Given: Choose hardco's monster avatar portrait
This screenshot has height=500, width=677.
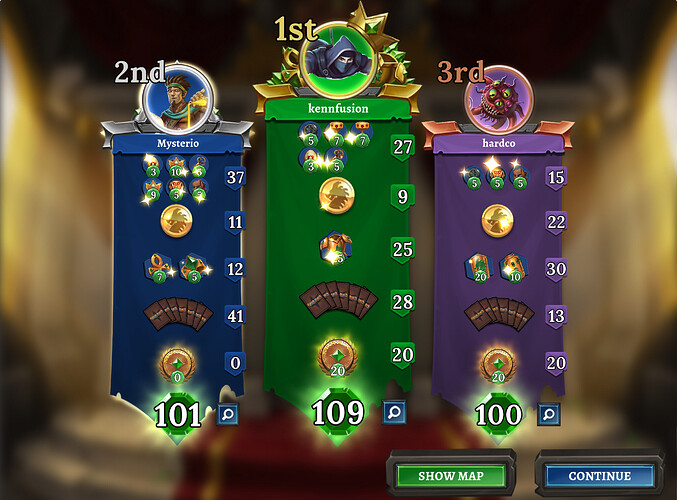Looking at the screenshot, I should tap(498, 98).
